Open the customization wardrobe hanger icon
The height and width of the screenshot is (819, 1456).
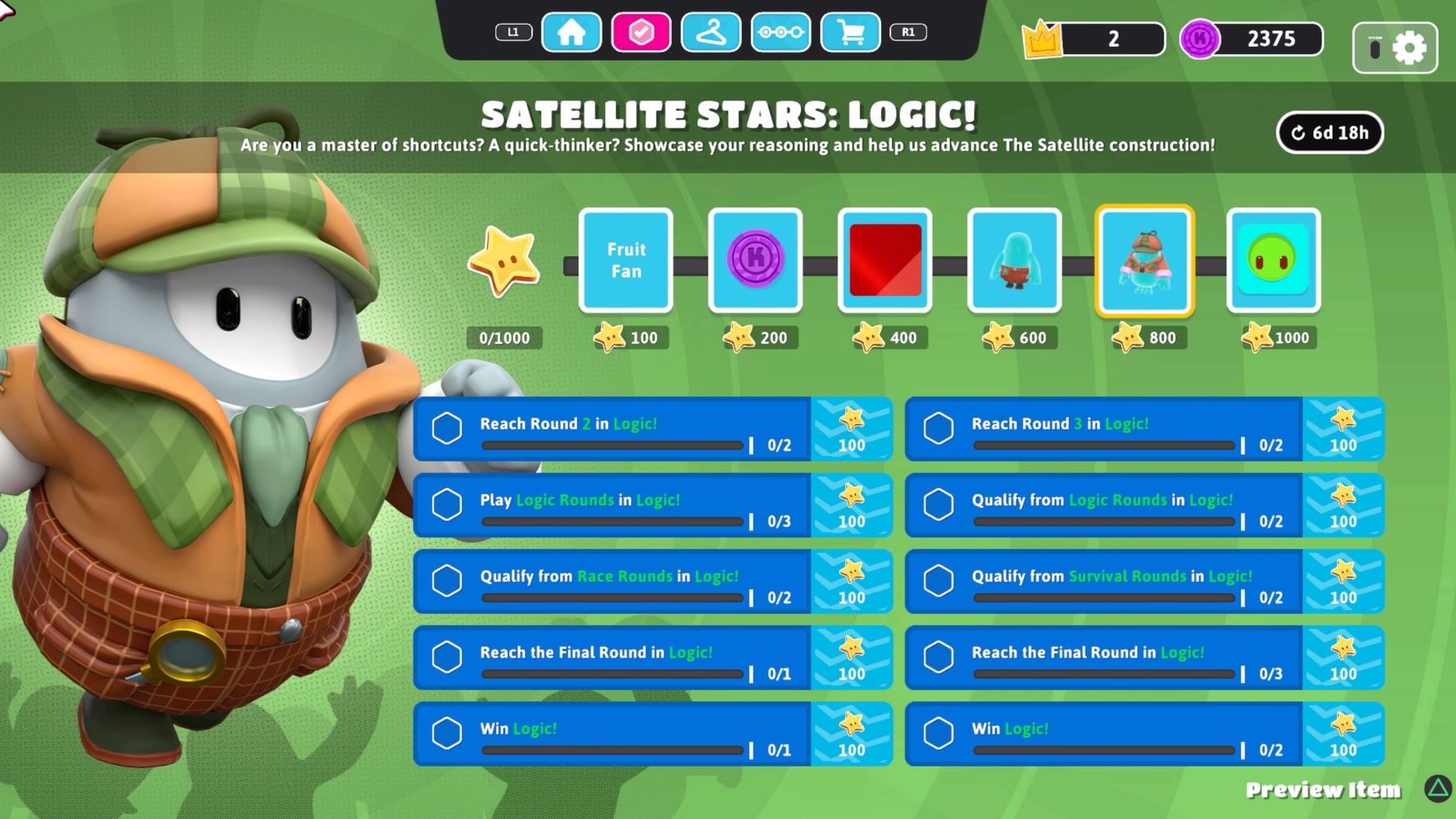(711, 33)
